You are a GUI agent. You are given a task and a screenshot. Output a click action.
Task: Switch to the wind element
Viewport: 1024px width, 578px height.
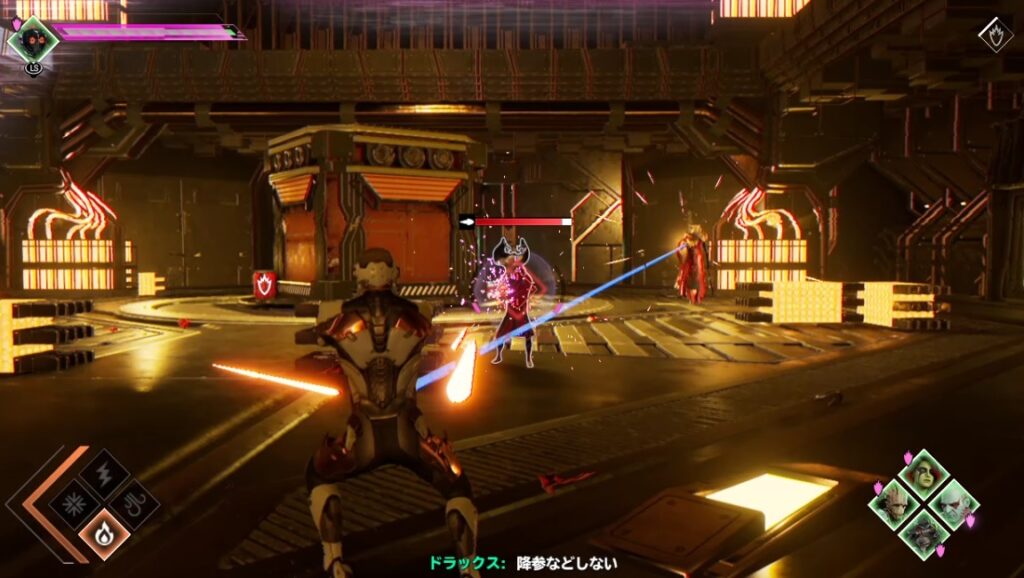135,503
